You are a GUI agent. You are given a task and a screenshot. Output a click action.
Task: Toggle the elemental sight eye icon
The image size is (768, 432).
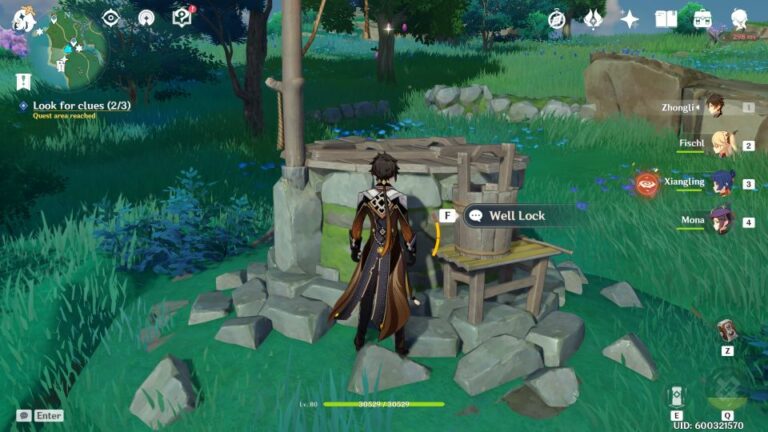point(111,18)
